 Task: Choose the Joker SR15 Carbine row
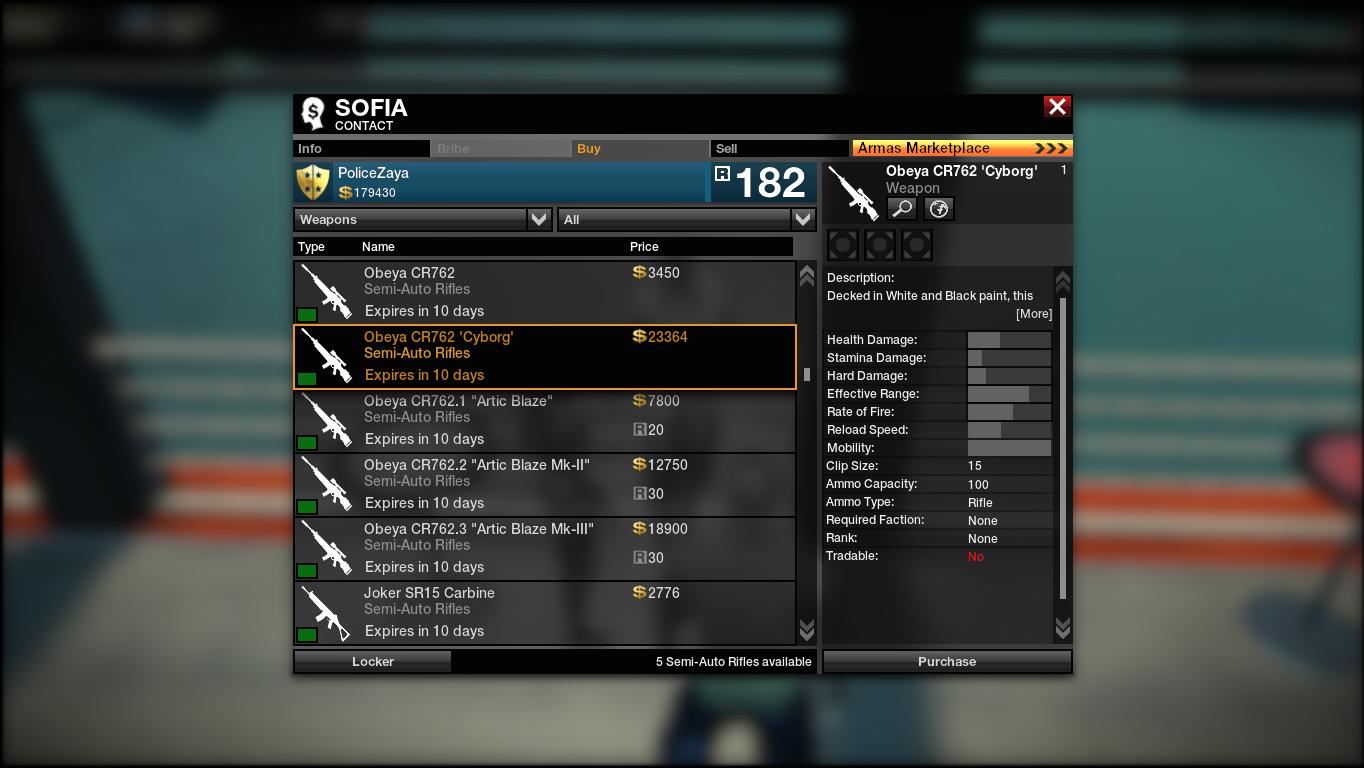point(545,612)
